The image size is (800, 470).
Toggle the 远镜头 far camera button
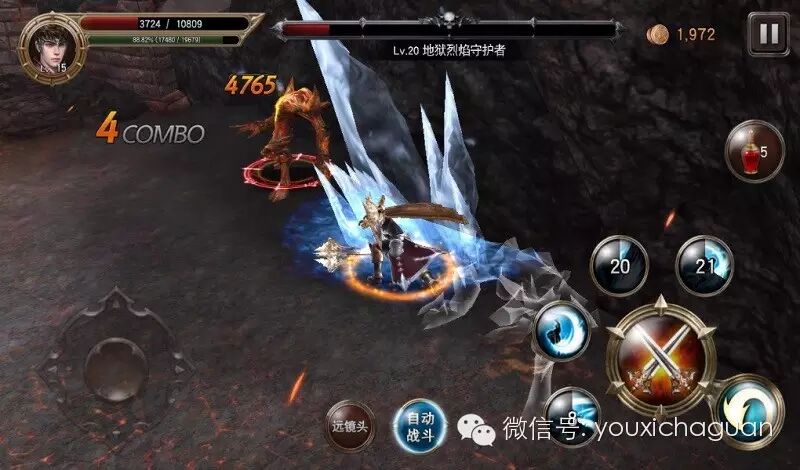tap(352, 425)
